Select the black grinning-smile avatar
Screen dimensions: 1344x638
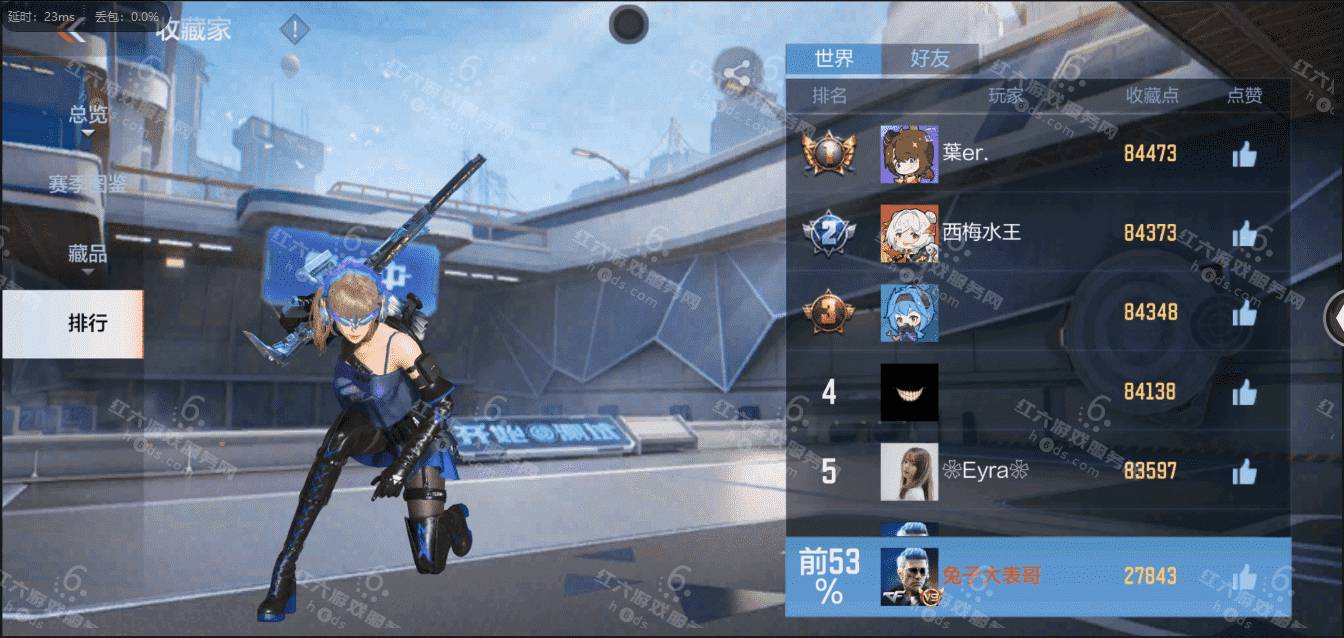point(909,392)
